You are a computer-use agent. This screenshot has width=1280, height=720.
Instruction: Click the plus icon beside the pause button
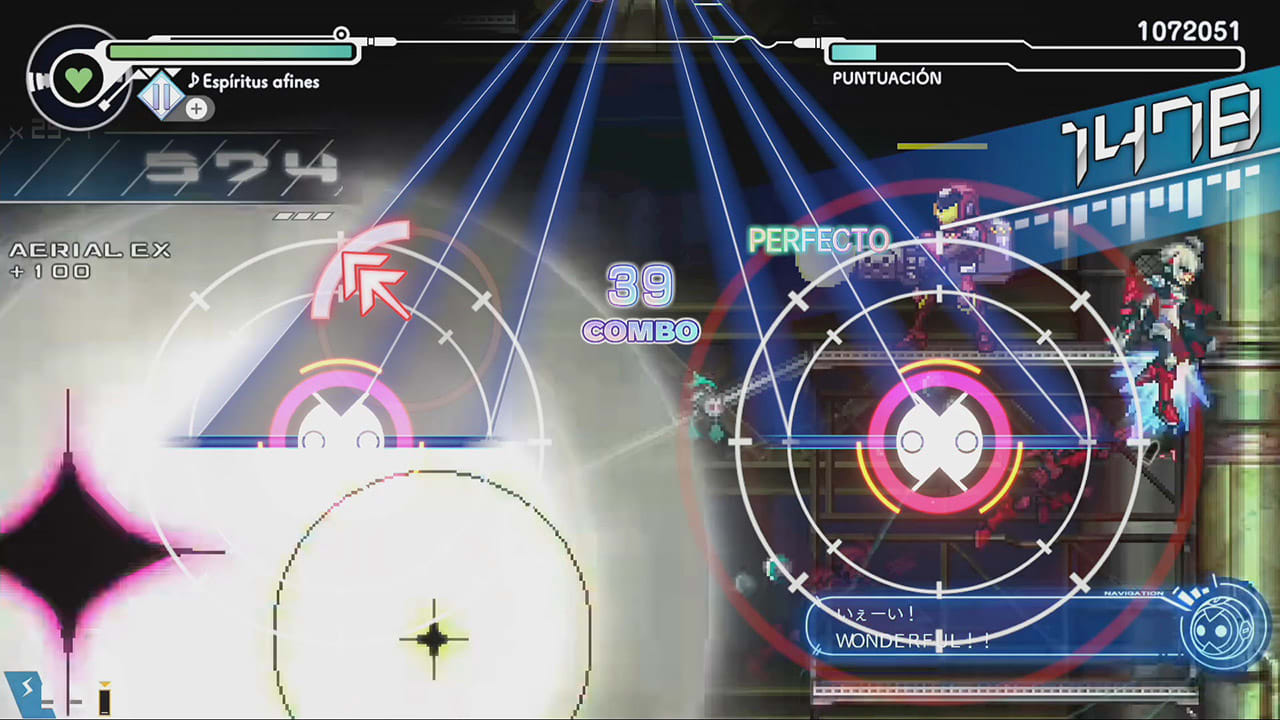(196, 108)
